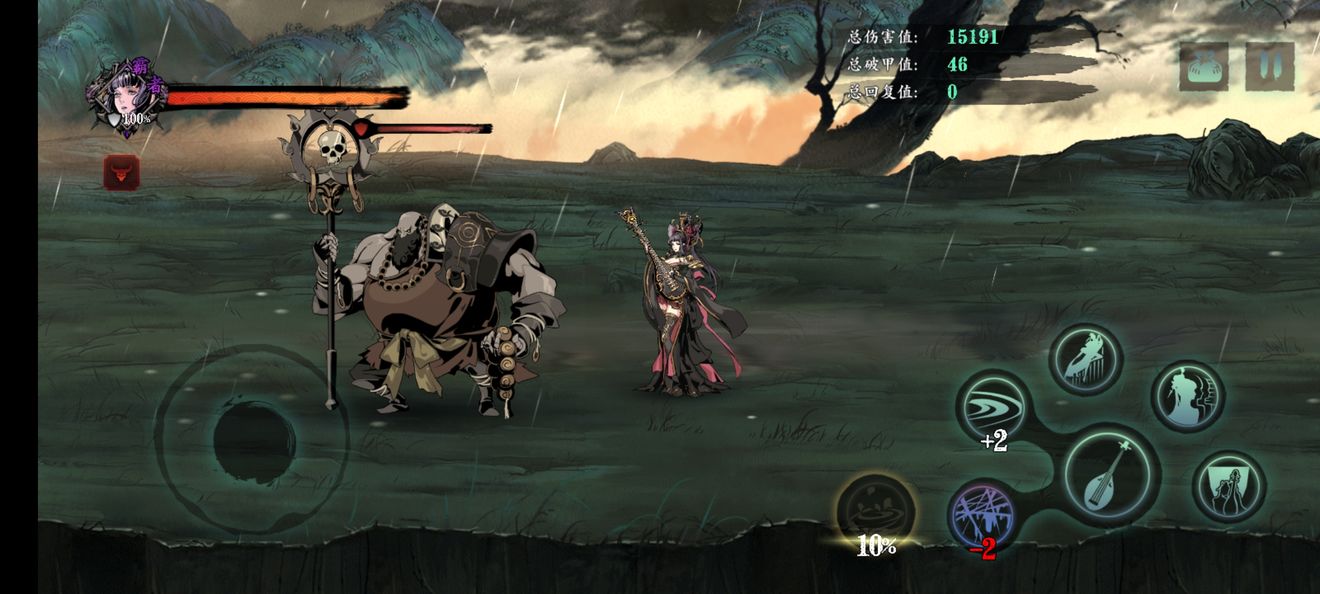Activate the kneeling figure skill icon
Screen dimensions: 1320x594
1229,487
